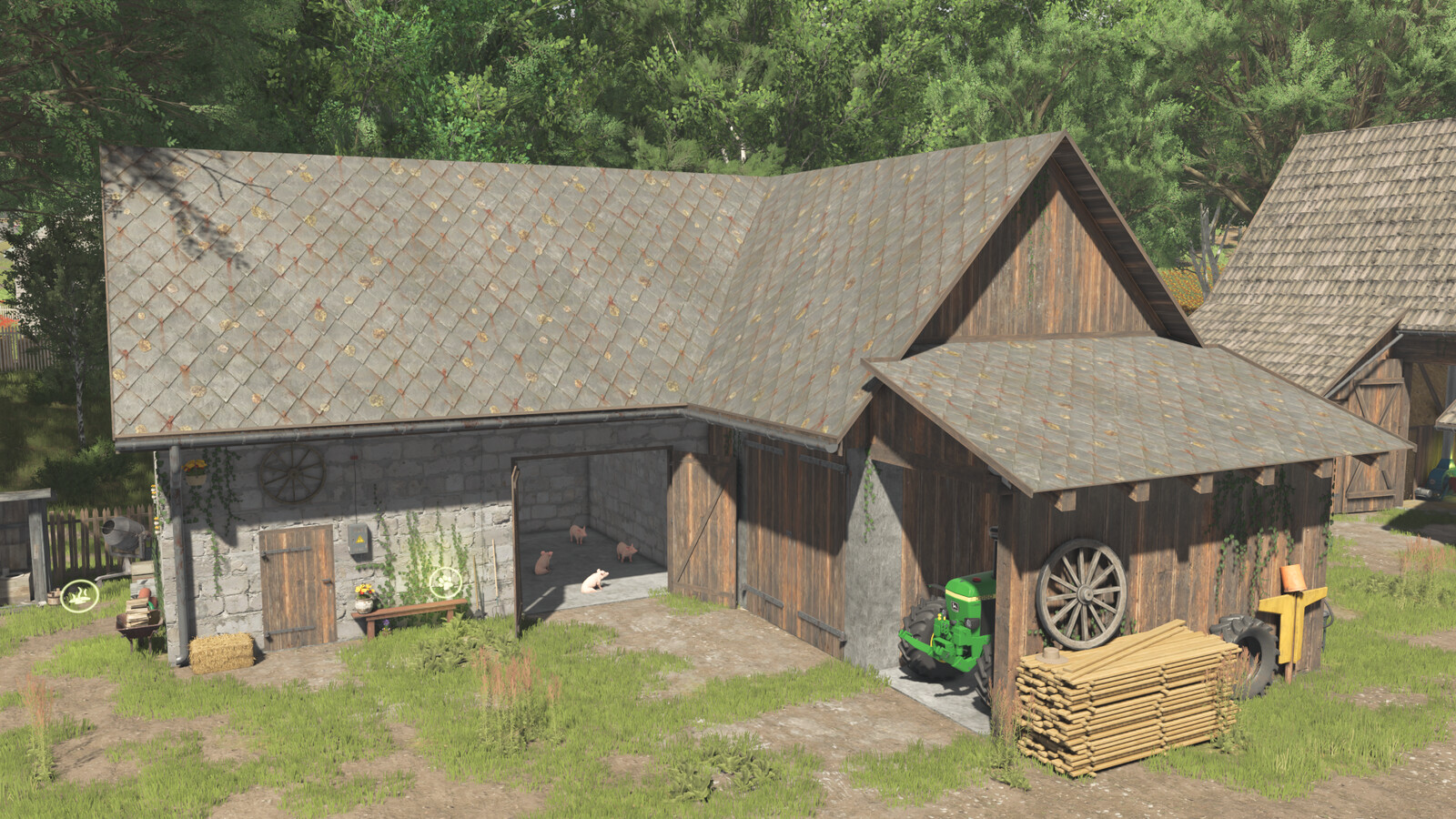Image resolution: width=1456 pixels, height=819 pixels.
Task: Select the goose feeding interaction marker
Action: tap(80, 594)
